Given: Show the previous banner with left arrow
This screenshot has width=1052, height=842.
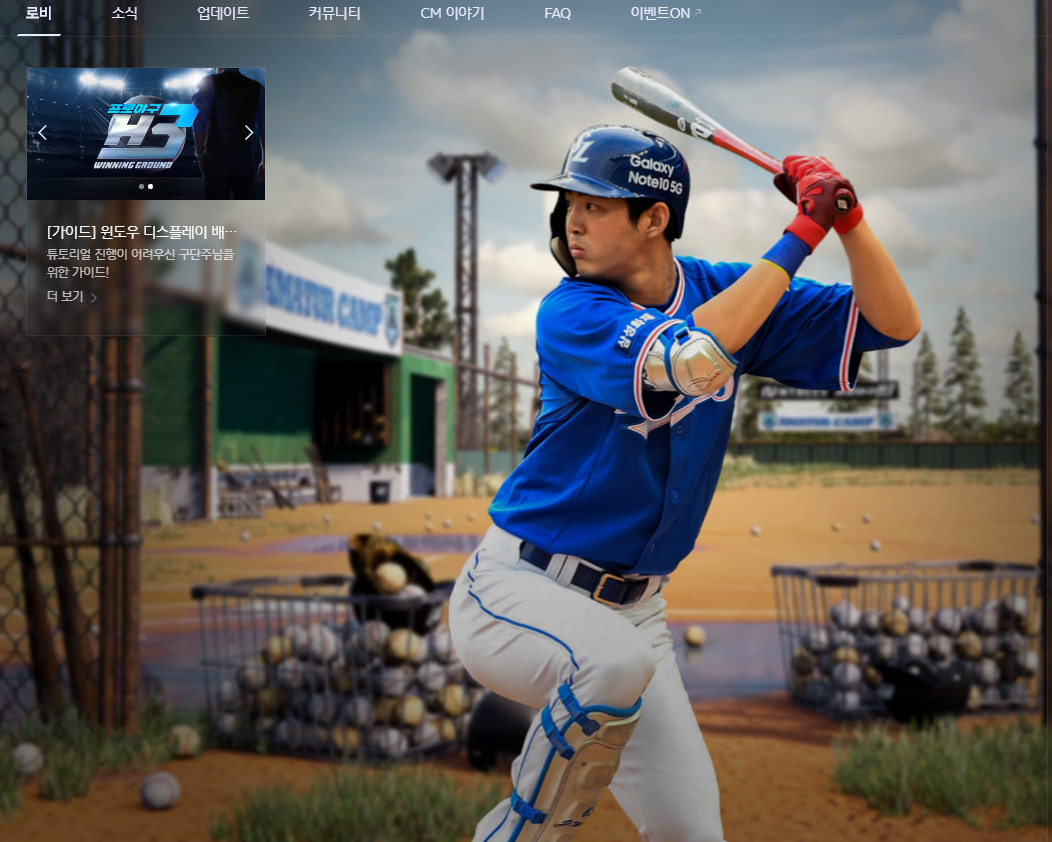Looking at the screenshot, I should click(x=42, y=133).
